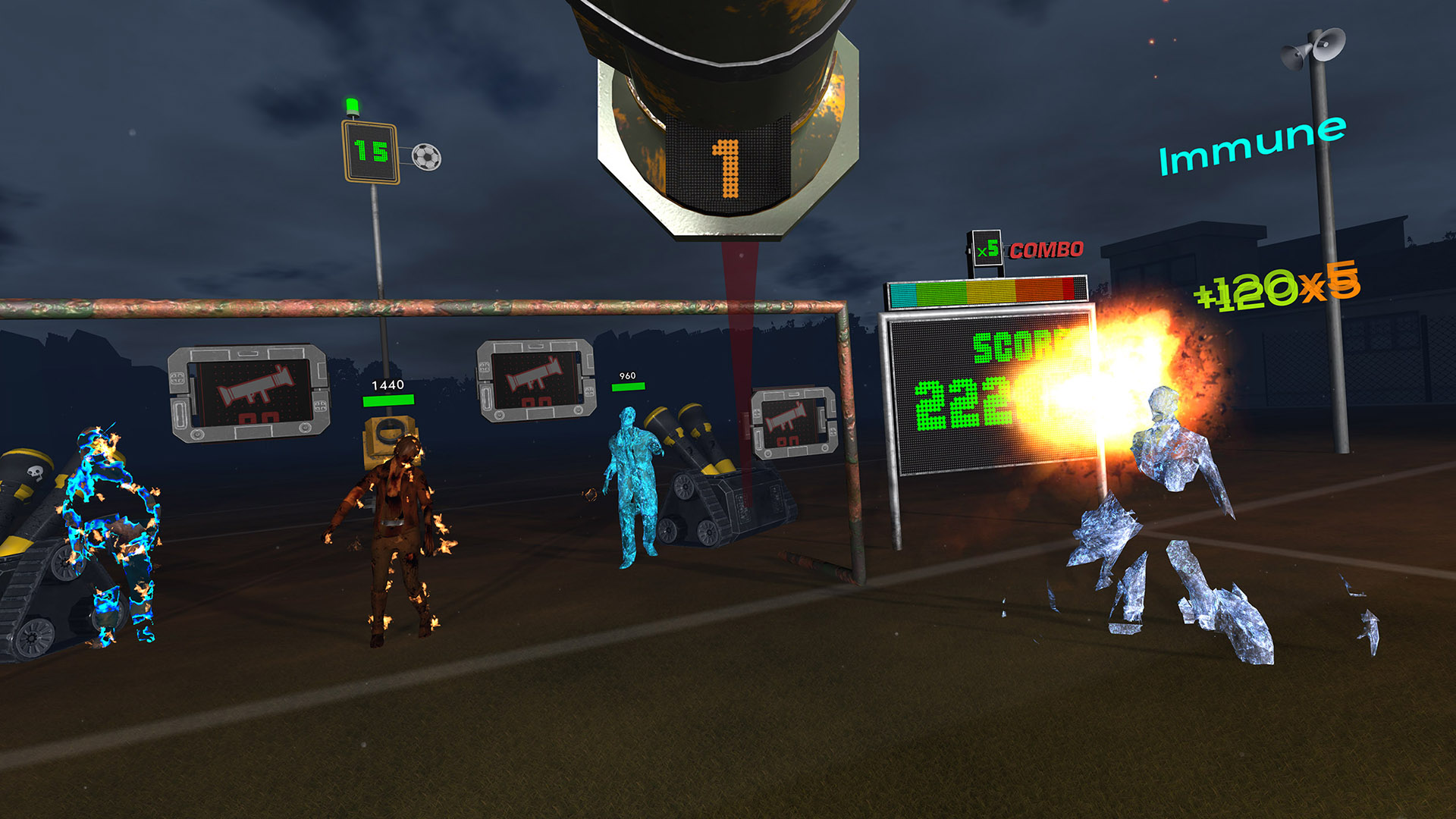Expand the COMBO sign above the scoreboard

pos(1045,249)
